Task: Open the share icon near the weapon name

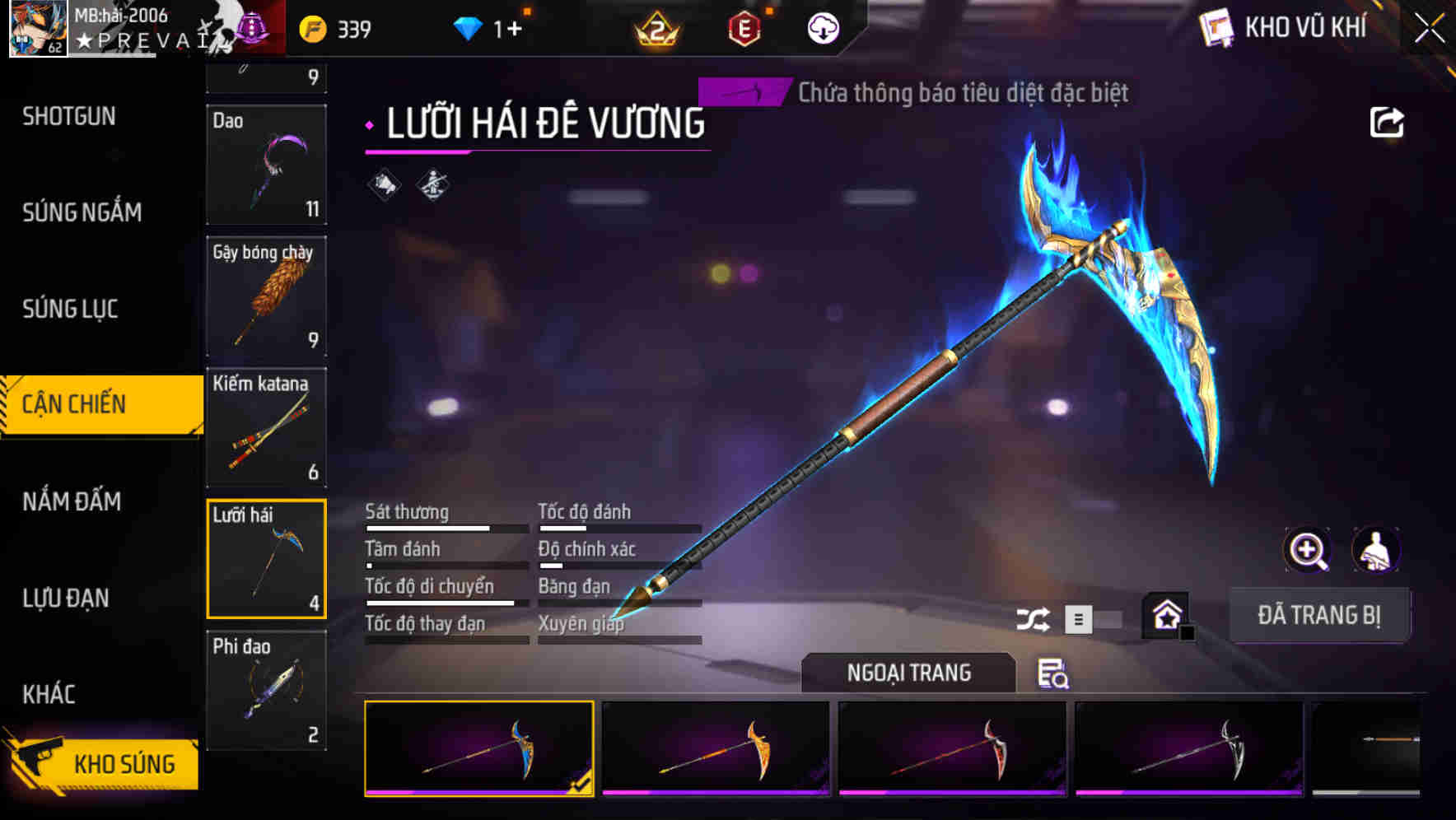Action: 1388,122
